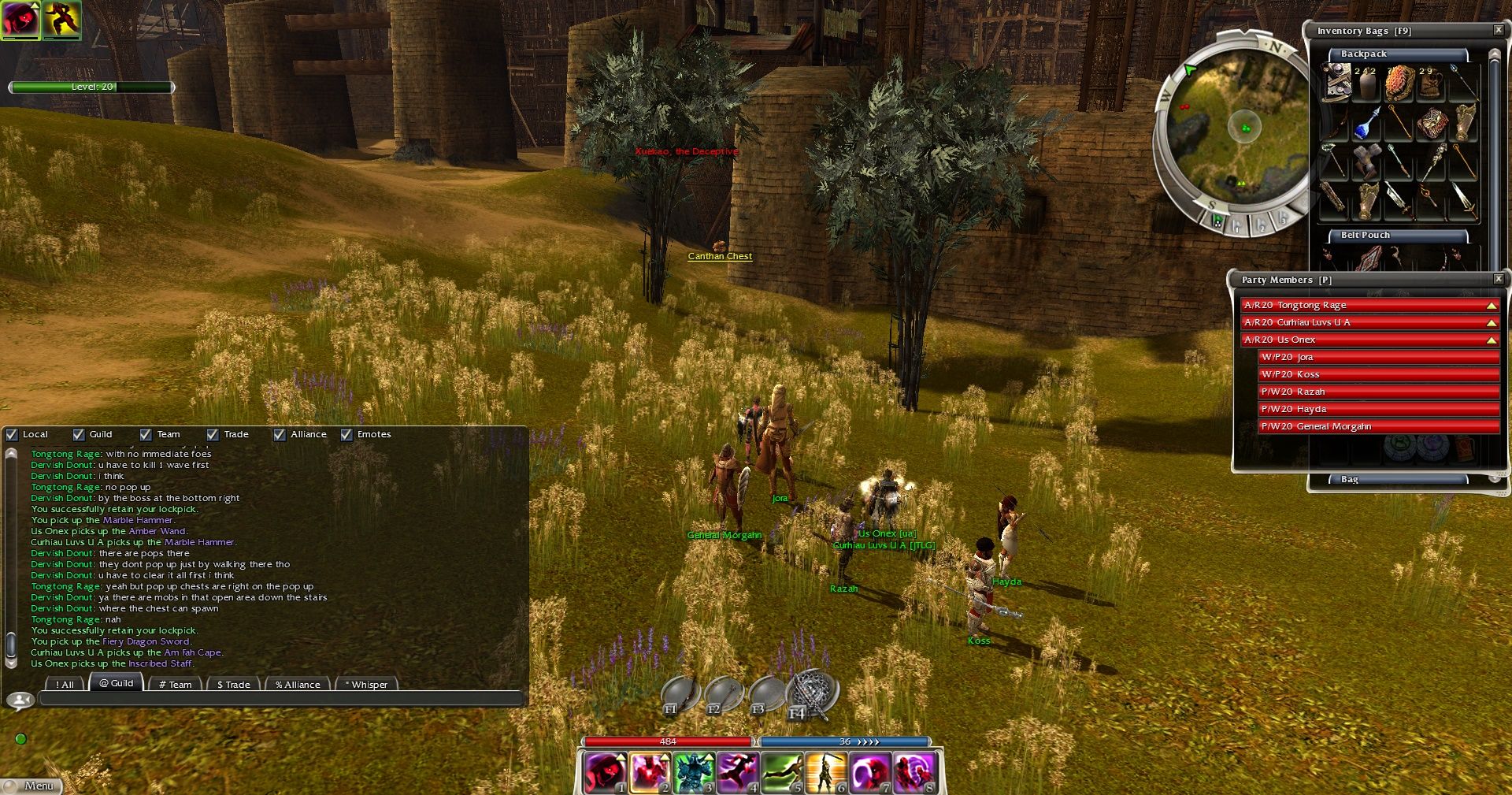Toggle the Trade chat filter checkbox

coord(213,434)
